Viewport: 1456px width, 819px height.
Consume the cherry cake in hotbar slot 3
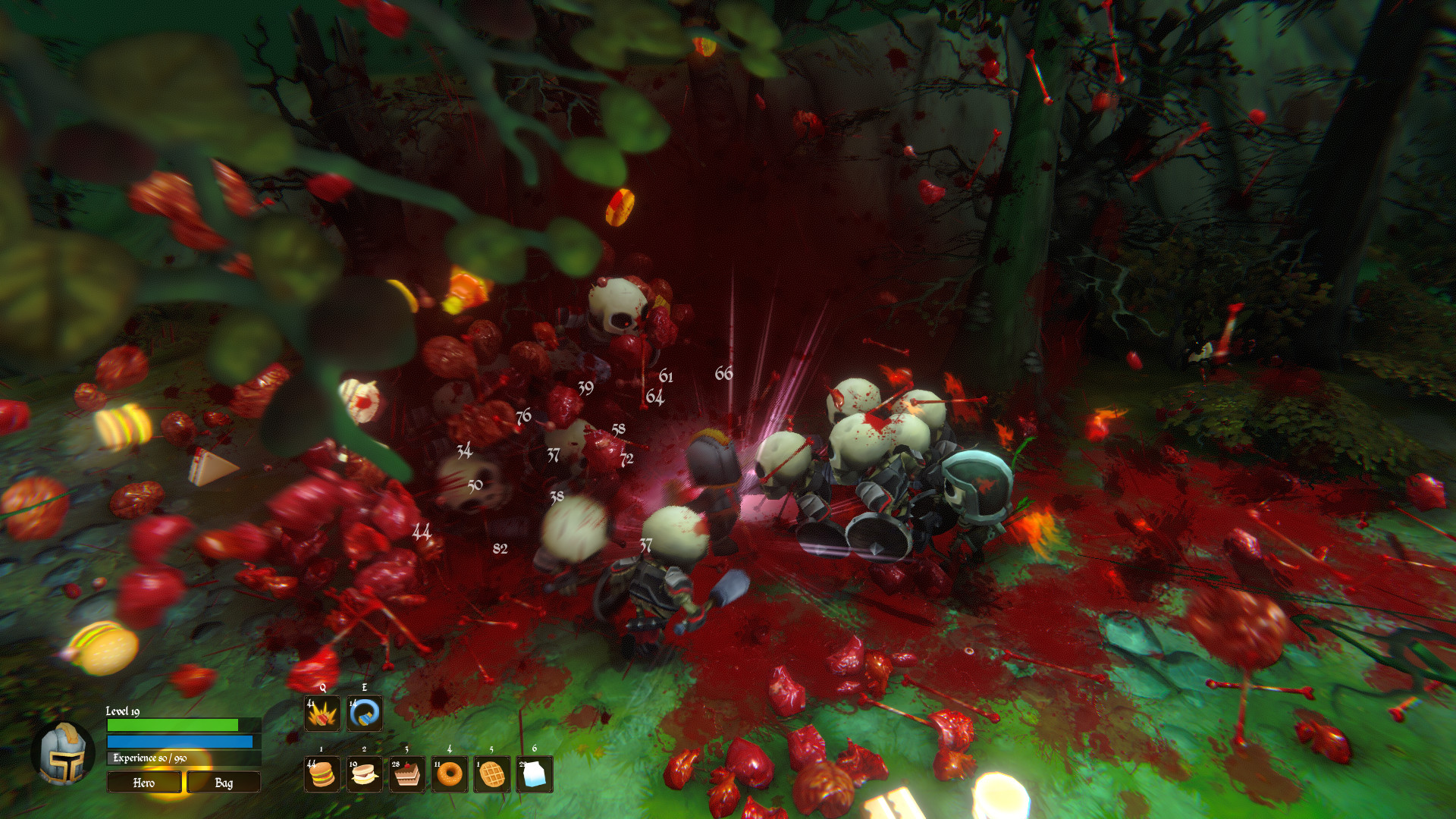406,775
